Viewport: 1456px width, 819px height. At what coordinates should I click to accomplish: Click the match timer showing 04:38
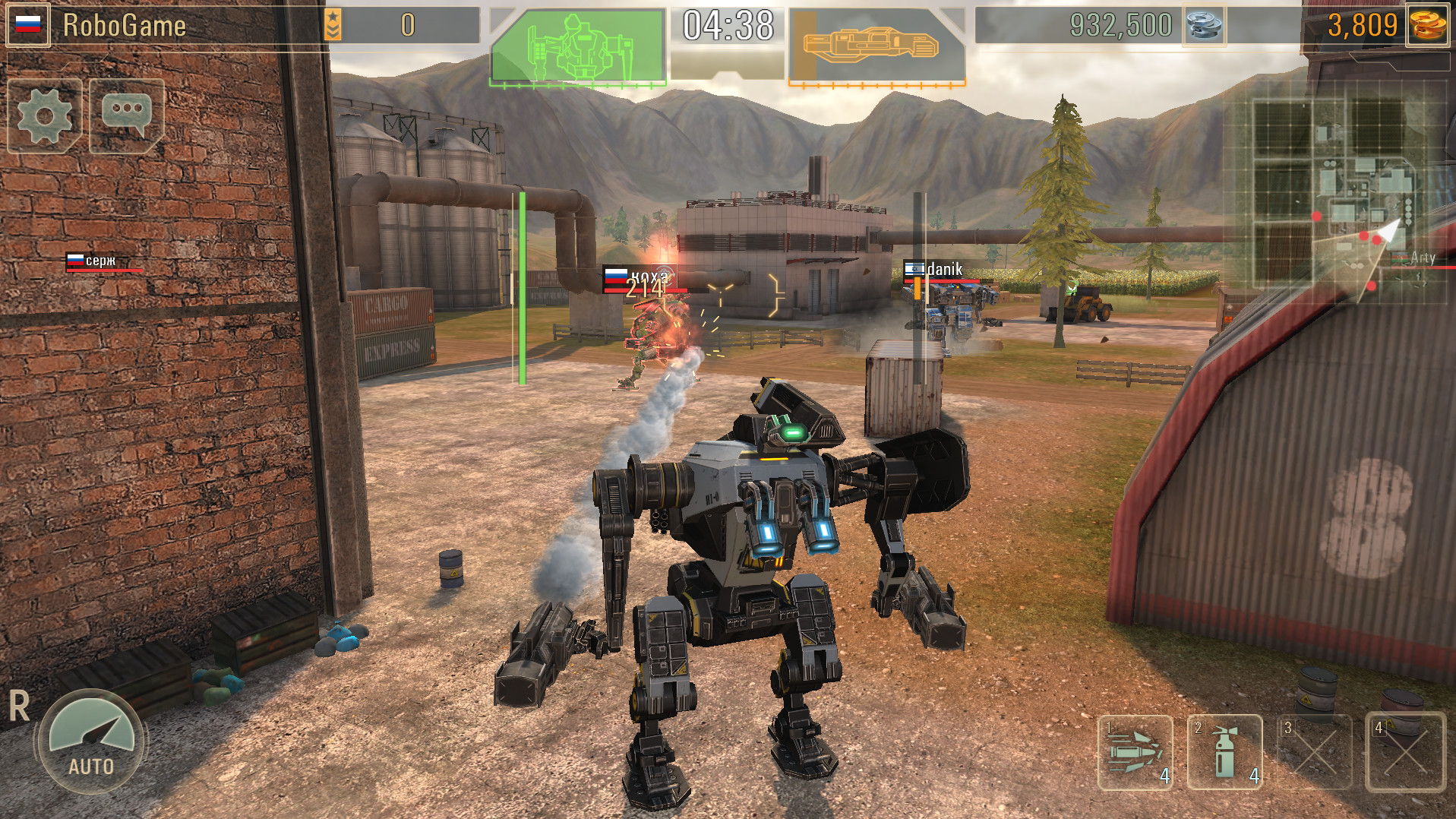[726, 25]
